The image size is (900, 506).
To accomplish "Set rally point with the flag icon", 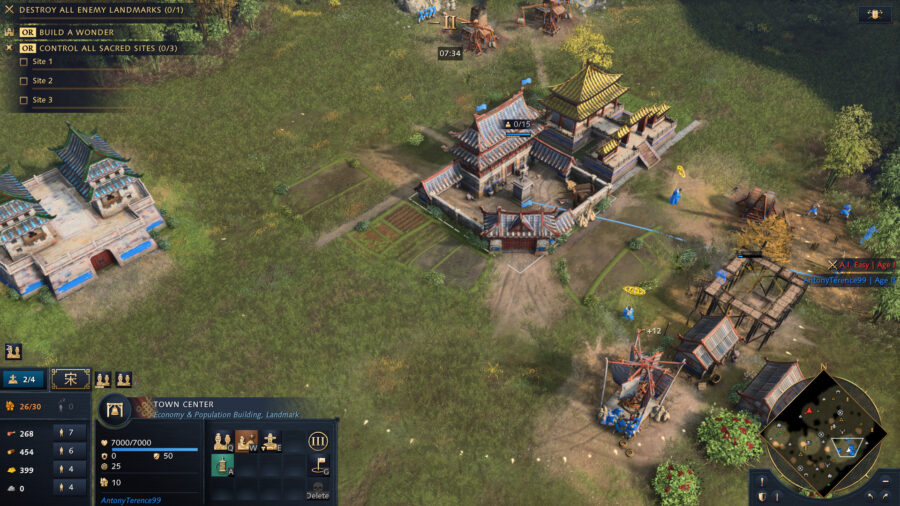I will [x=318, y=465].
